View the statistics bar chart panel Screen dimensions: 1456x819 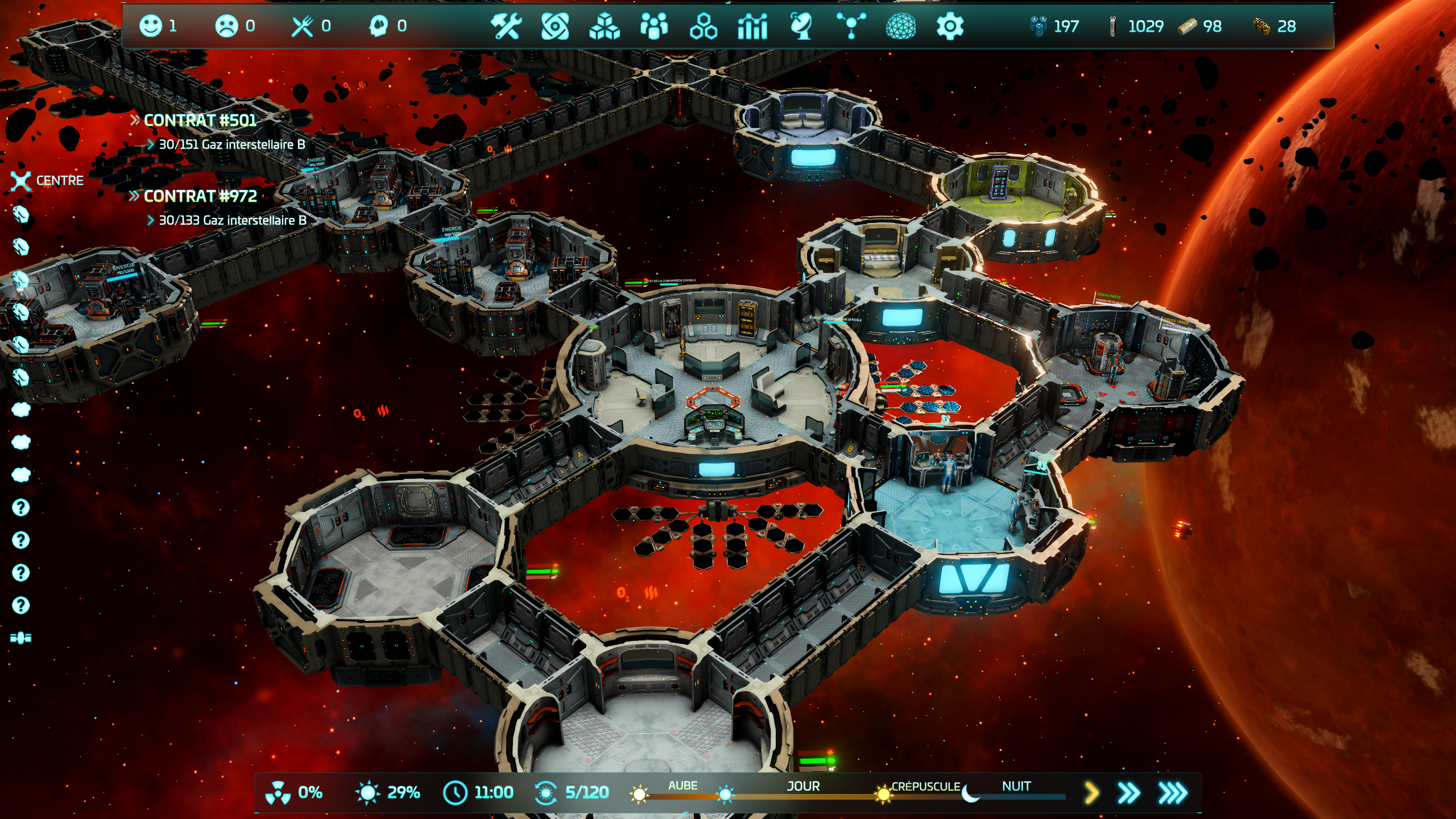[752, 26]
